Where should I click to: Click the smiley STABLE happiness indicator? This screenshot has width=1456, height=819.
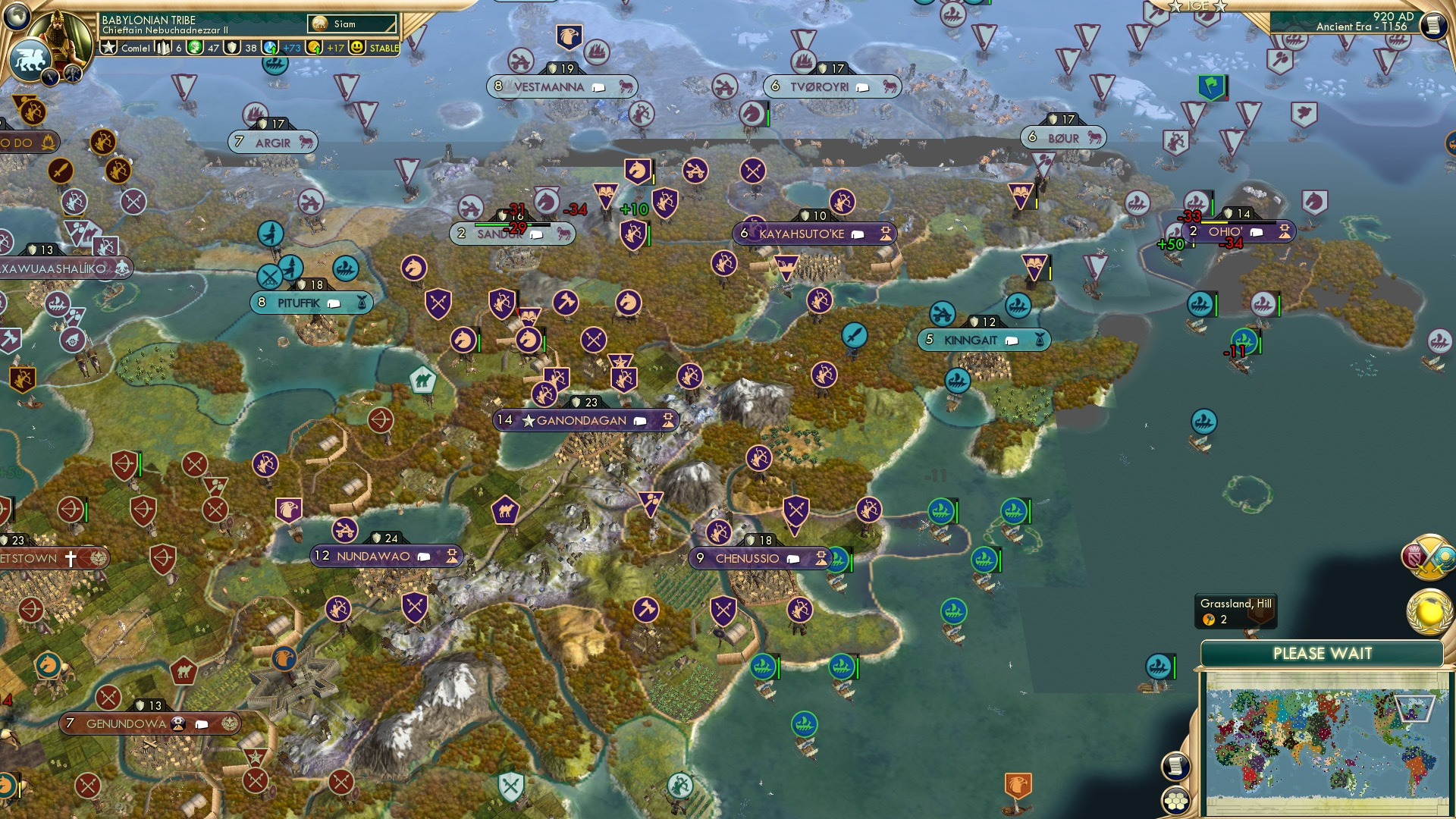coord(356,48)
